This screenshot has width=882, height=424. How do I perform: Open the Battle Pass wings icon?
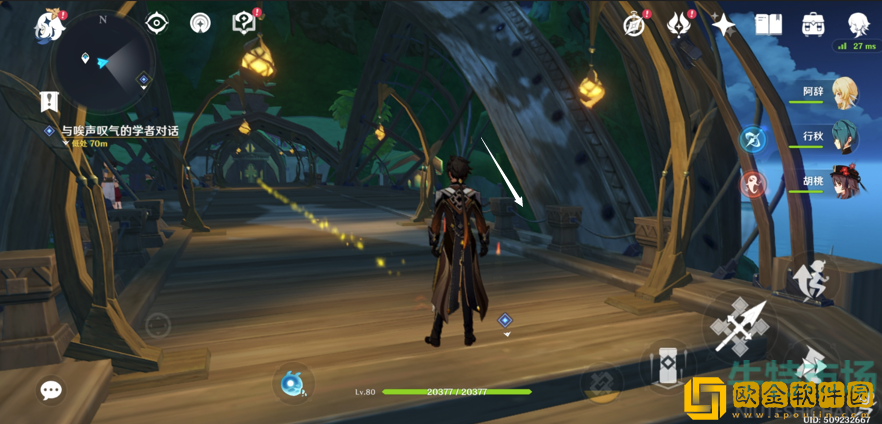679,24
